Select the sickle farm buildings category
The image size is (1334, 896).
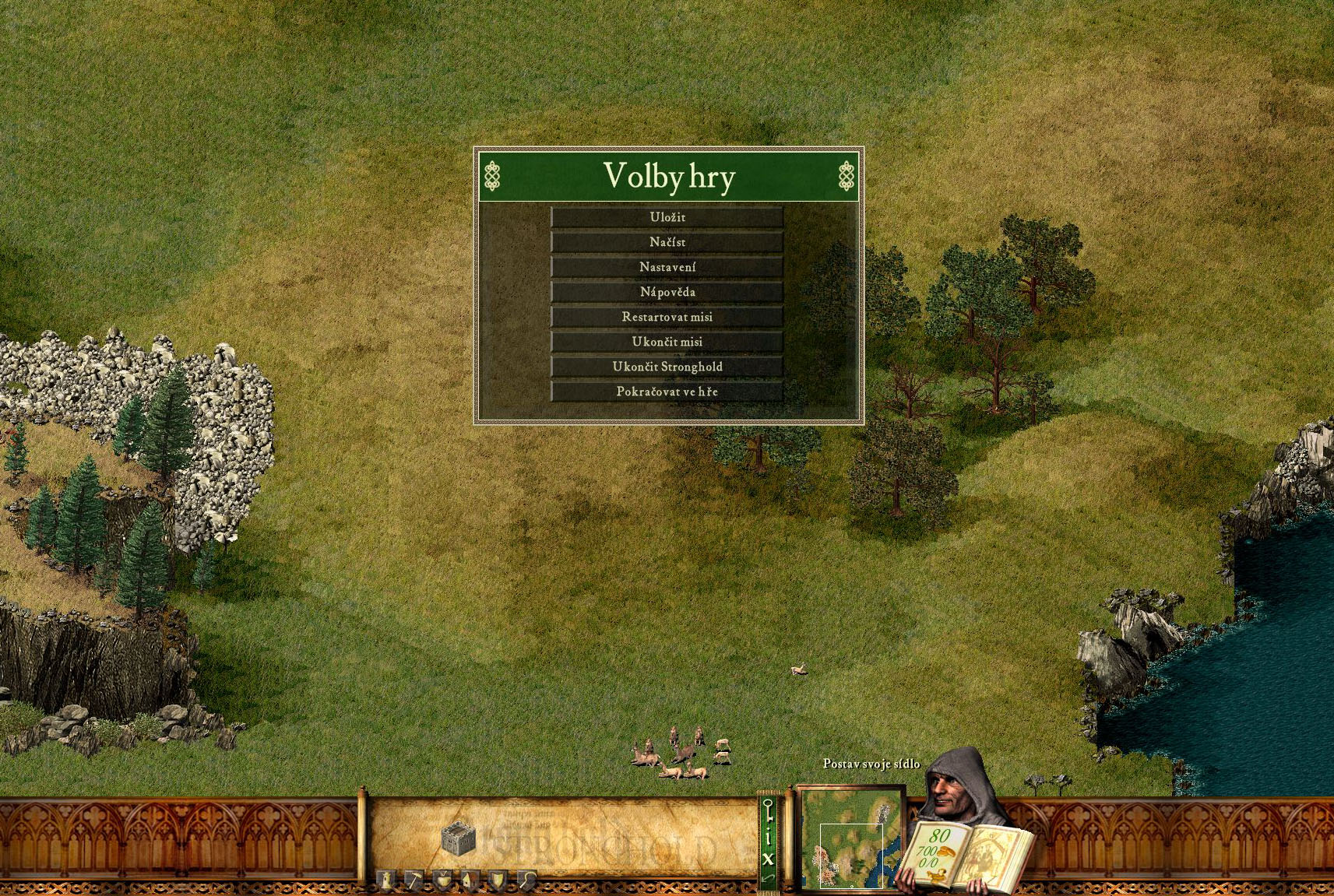click(x=526, y=880)
